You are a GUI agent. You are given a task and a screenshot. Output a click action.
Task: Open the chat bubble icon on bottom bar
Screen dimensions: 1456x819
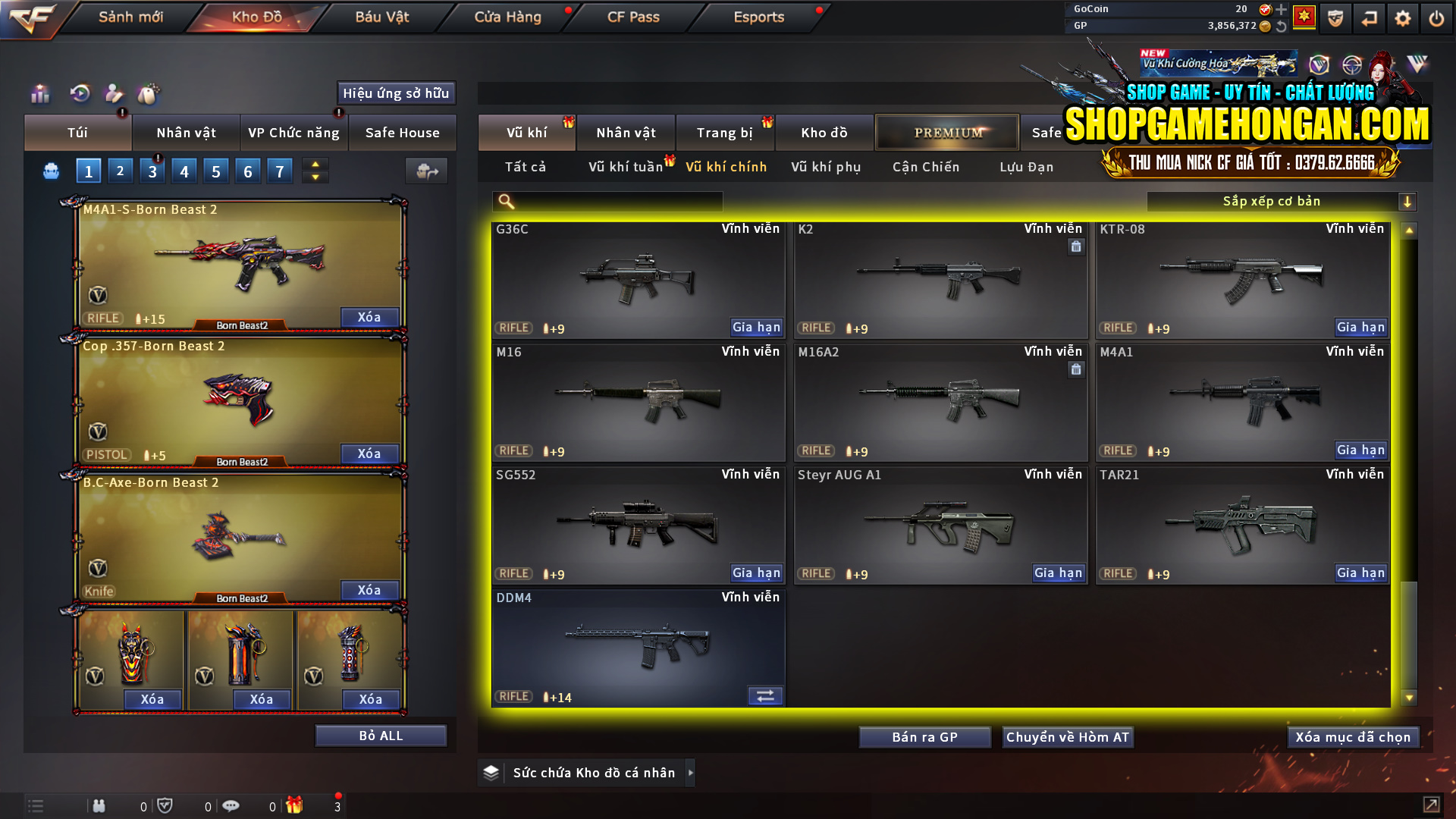(231, 806)
